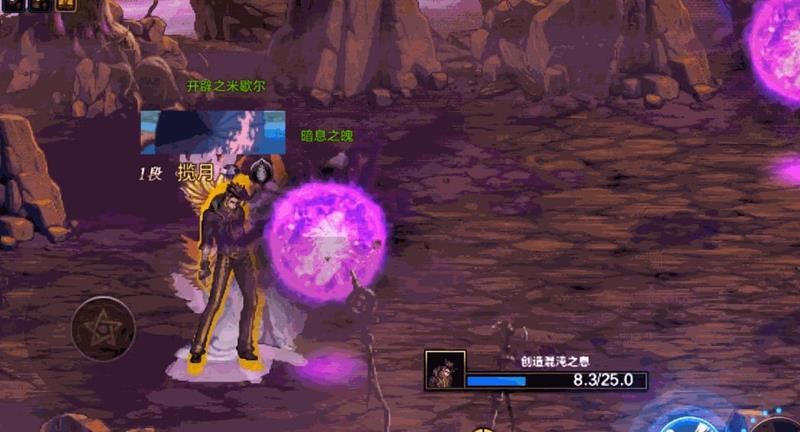Click the character portrait beside the cast bar
This screenshot has height=432, width=800.
point(444,369)
